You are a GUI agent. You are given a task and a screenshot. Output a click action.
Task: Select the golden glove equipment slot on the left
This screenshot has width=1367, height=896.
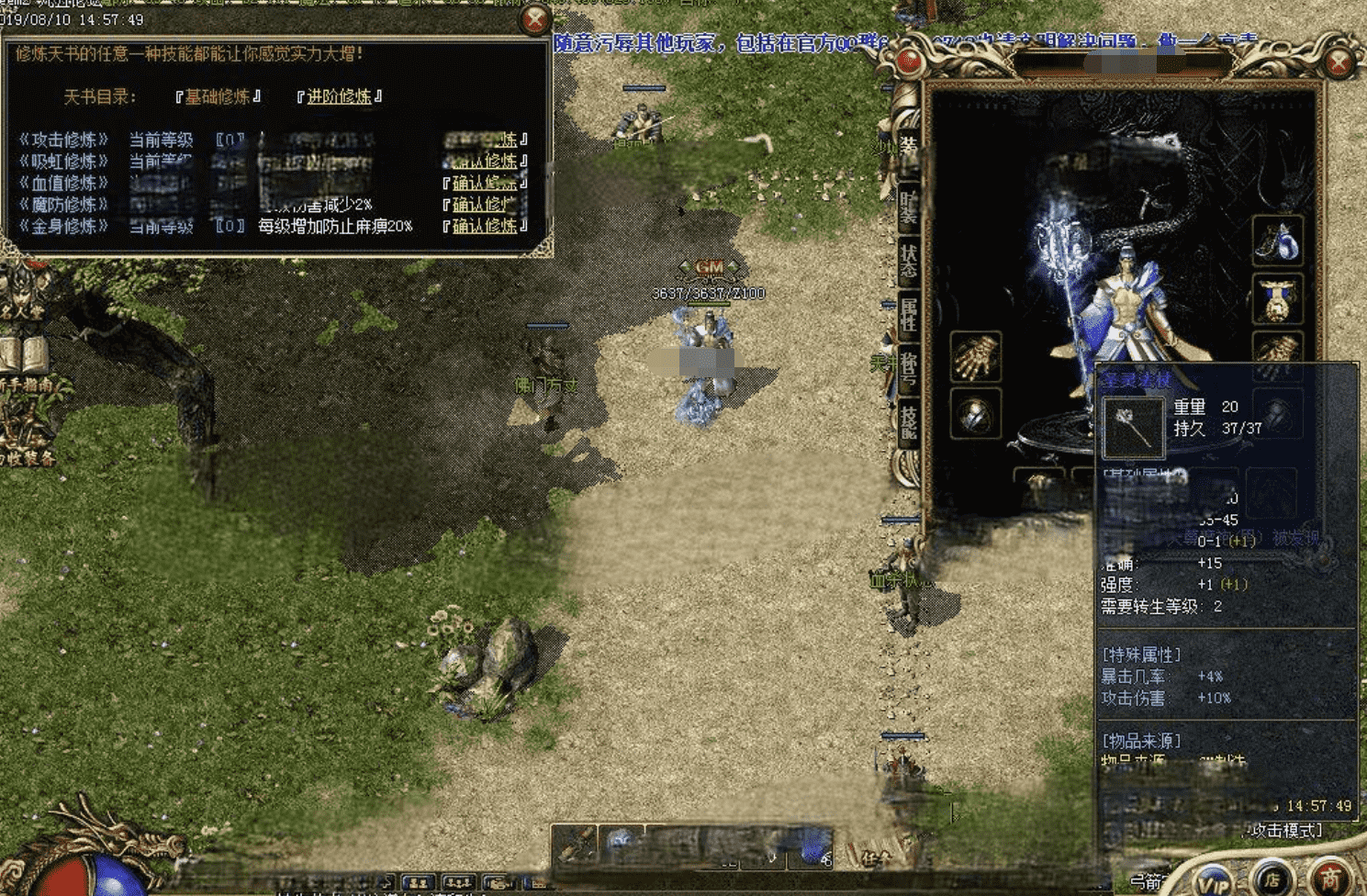(975, 356)
